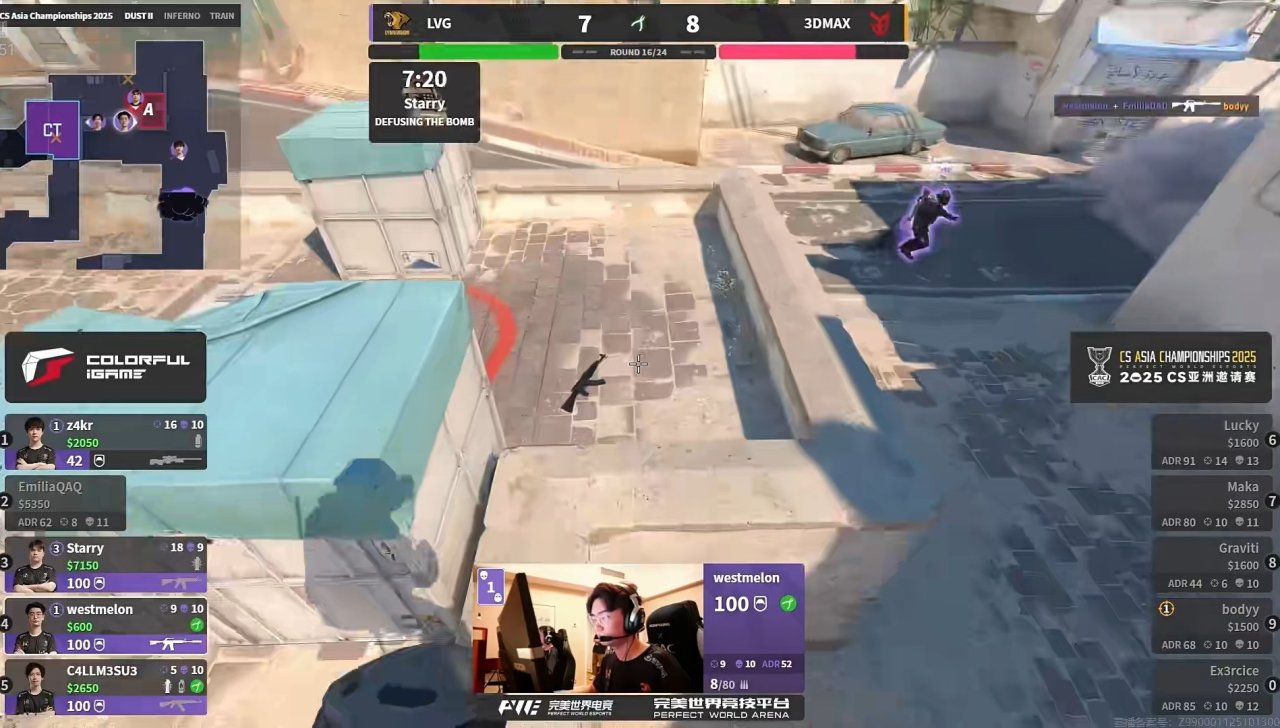Image resolution: width=1280 pixels, height=728 pixels.
Task: Select the bodyy kill feed entry
Action: [1155, 105]
